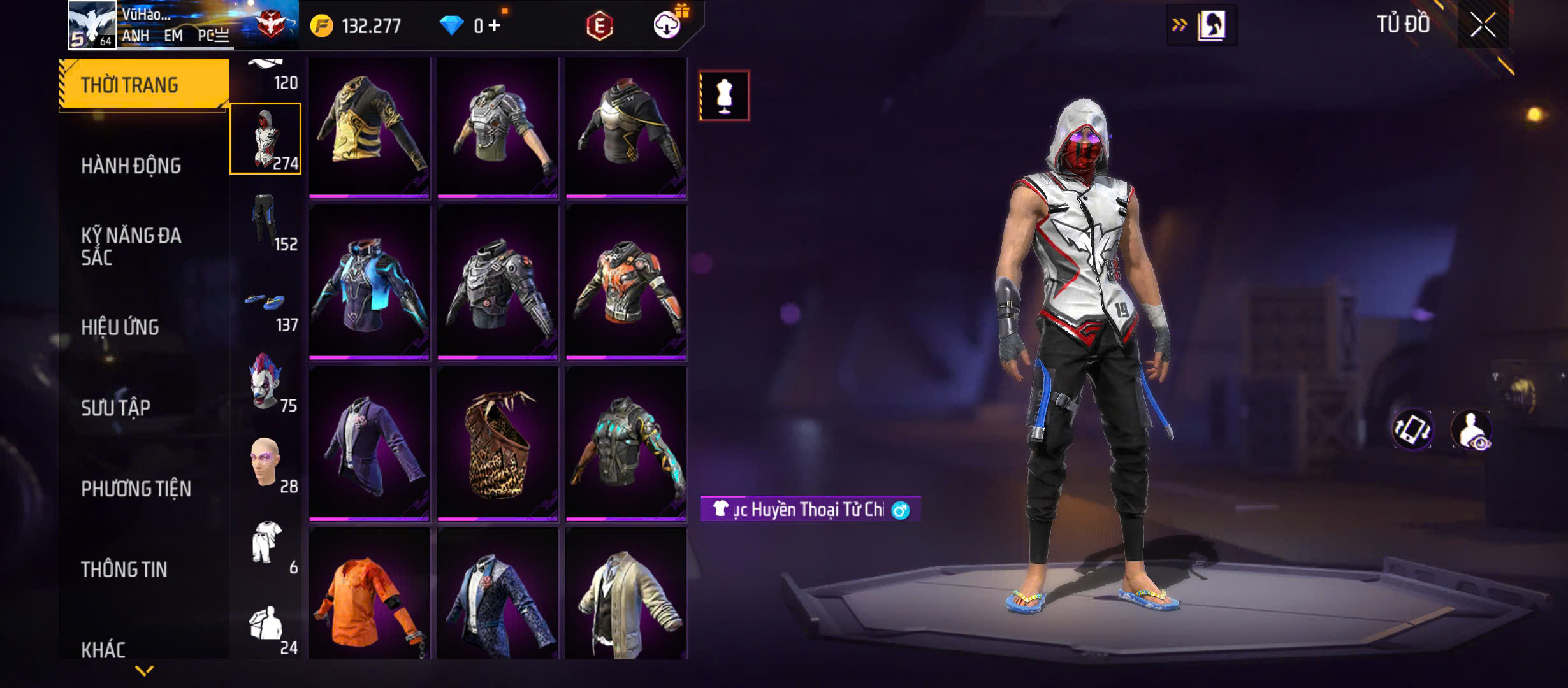Switch to the Phương Tiện tab
This screenshot has width=1568, height=688.
pos(136,489)
